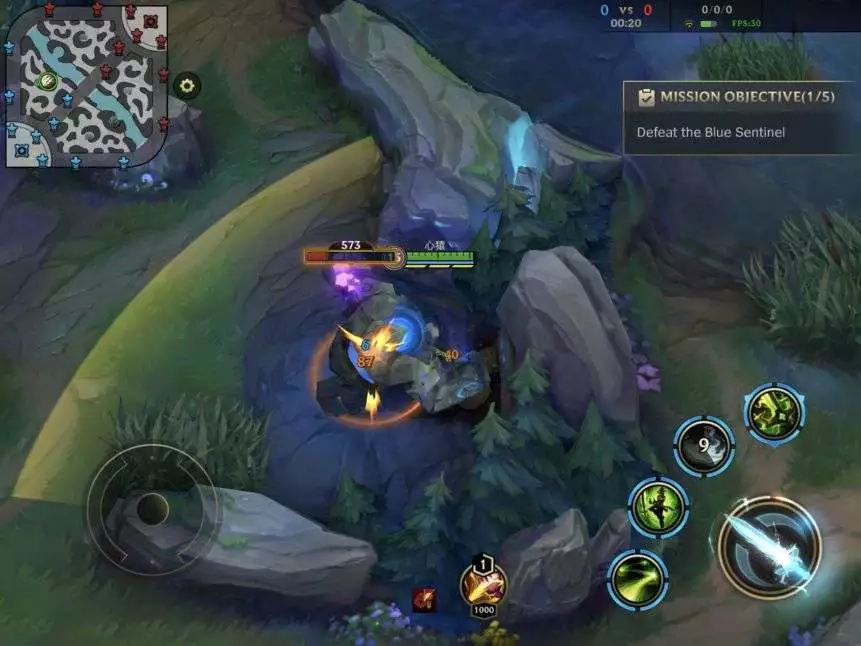861x646 pixels.
Task: Select the small red icon beside the item
Action: point(424,599)
